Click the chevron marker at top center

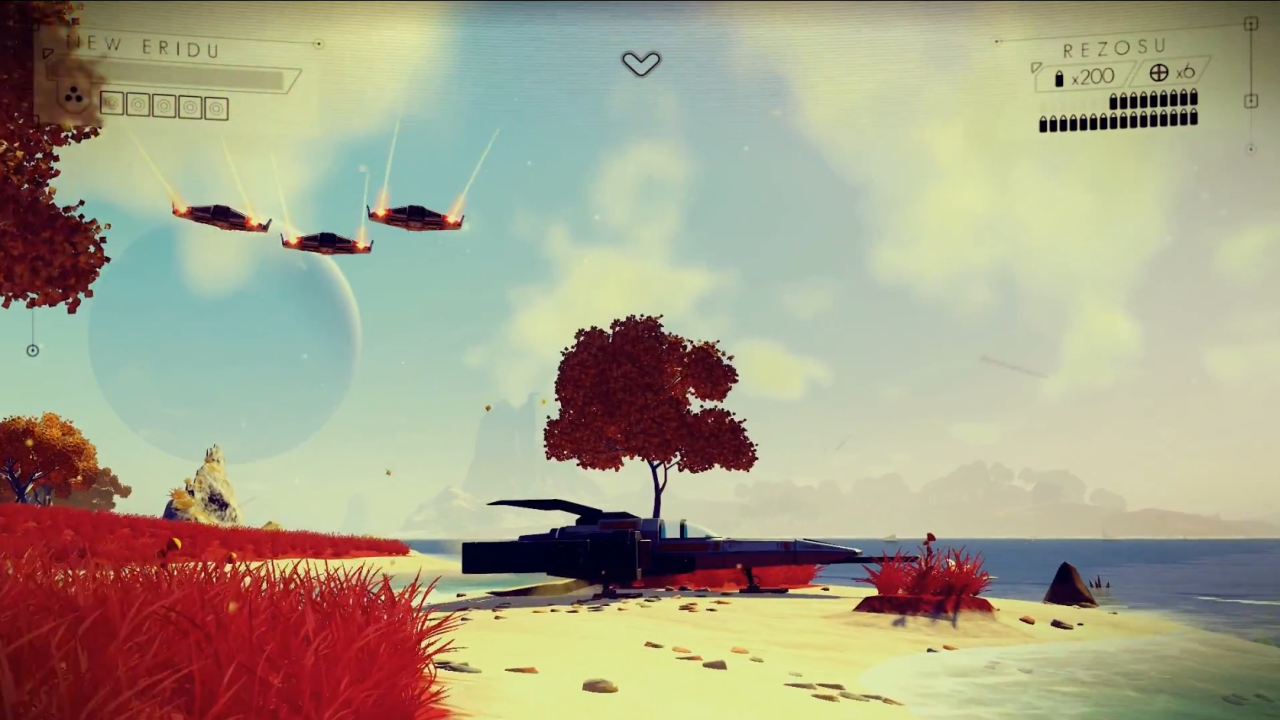(x=641, y=64)
